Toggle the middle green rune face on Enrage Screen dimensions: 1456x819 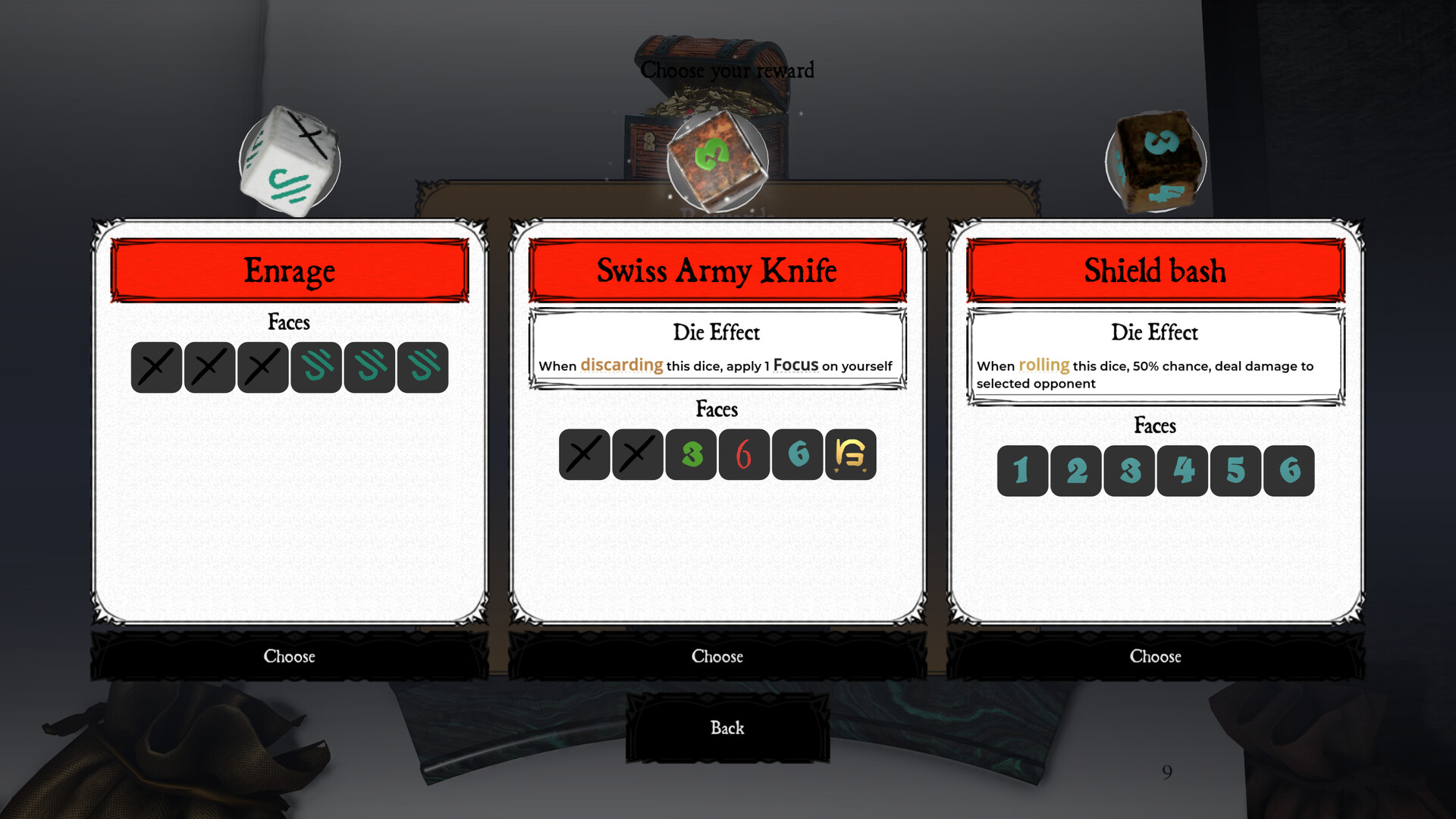(369, 367)
